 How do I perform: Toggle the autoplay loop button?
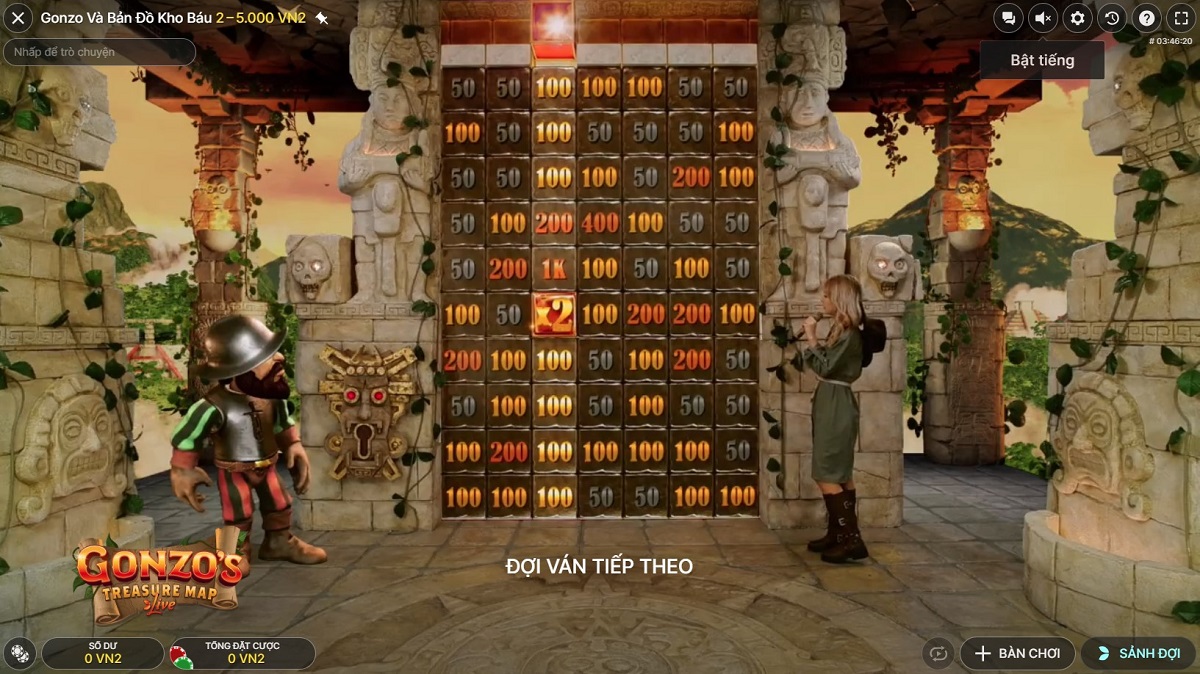[938, 653]
